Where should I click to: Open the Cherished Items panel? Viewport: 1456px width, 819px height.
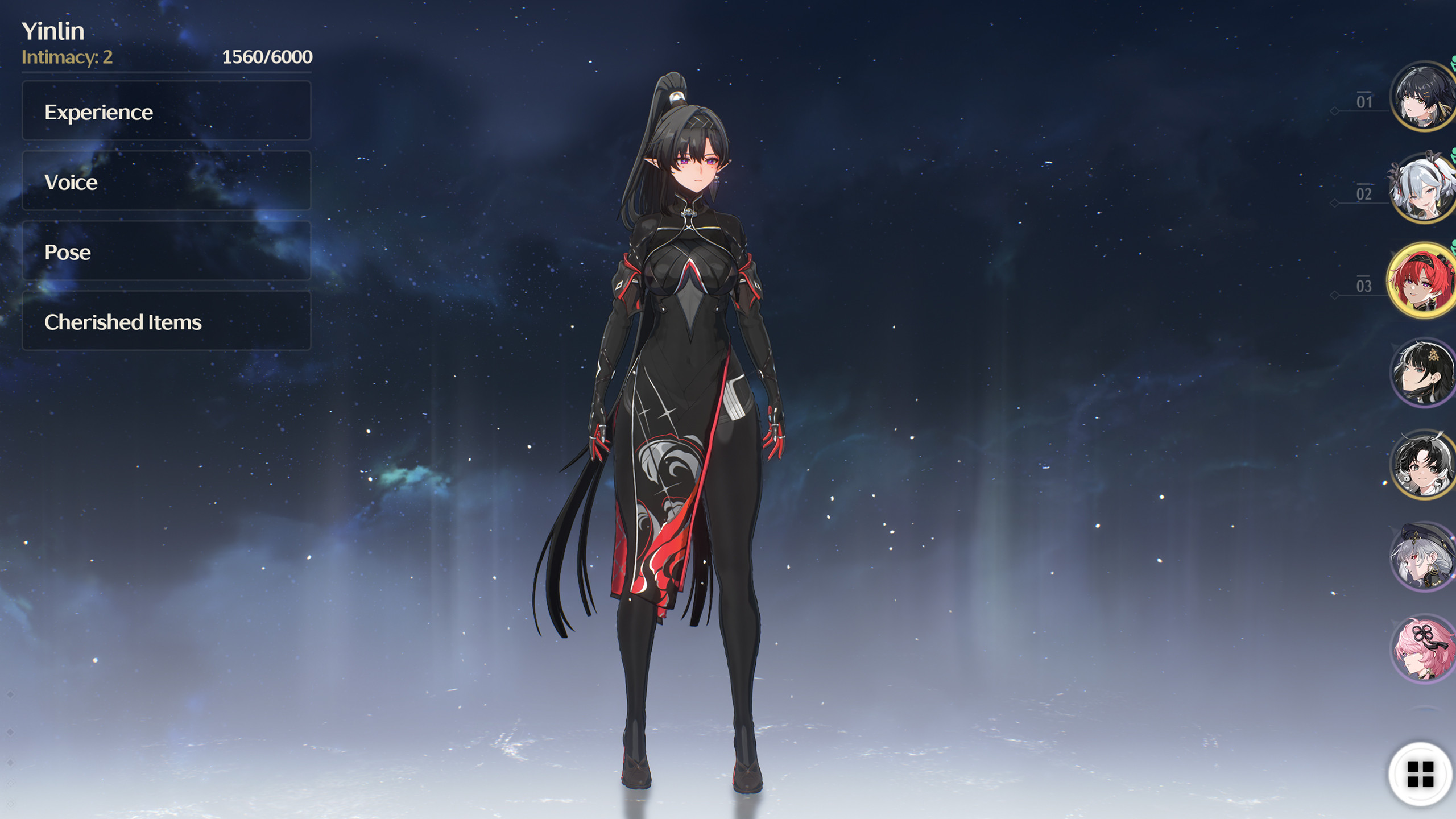click(166, 322)
